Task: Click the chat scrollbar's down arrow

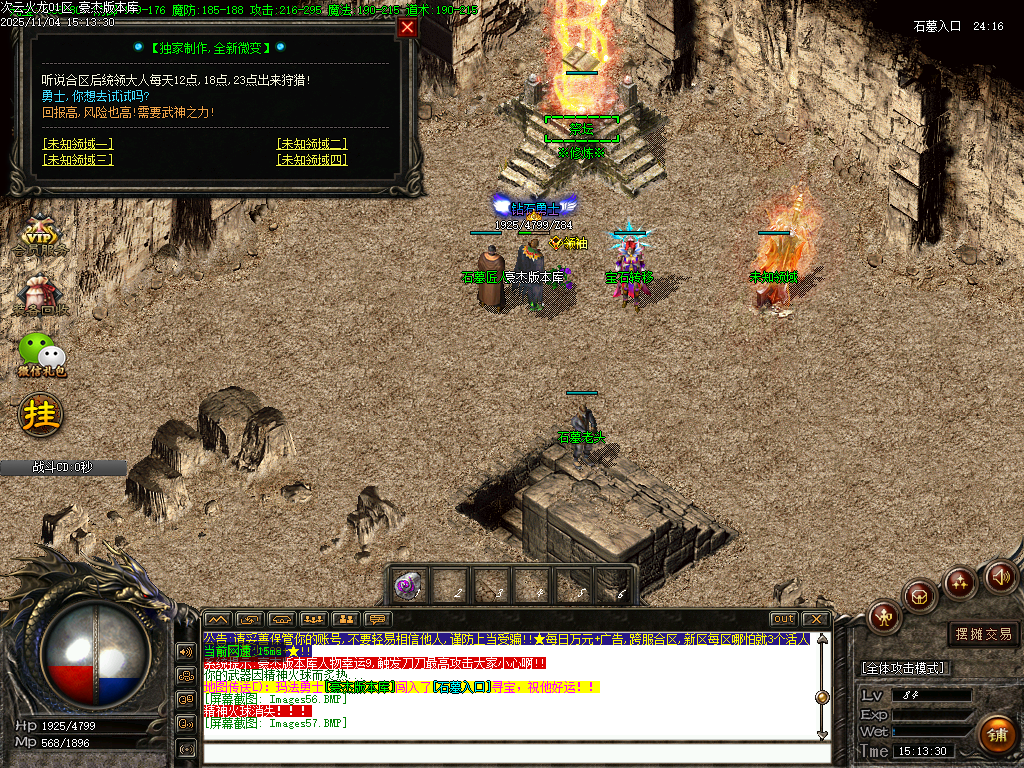Action: tap(822, 735)
